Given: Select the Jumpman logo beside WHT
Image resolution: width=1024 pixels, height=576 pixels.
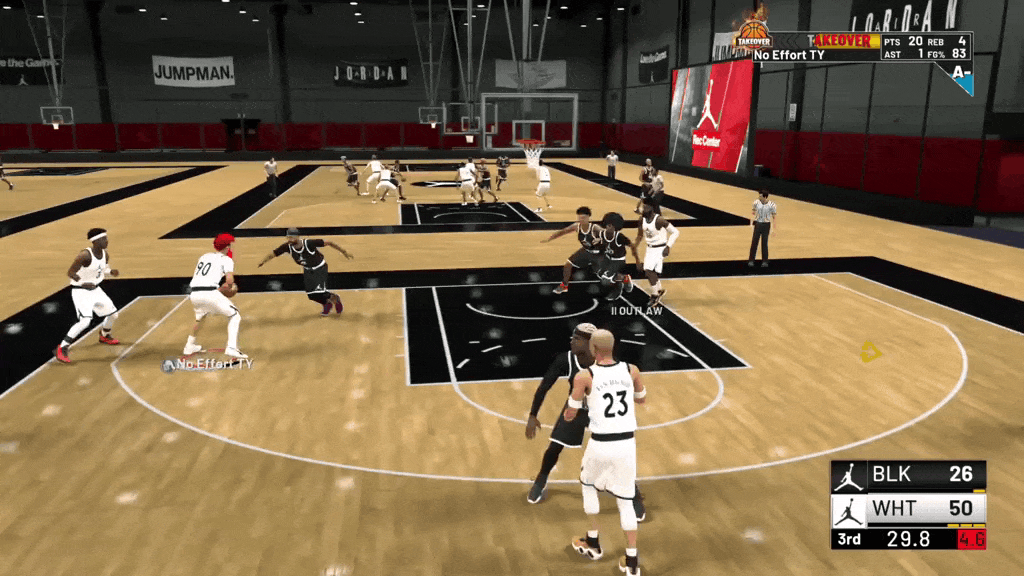Looking at the screenshot, I should pos(849,509).
